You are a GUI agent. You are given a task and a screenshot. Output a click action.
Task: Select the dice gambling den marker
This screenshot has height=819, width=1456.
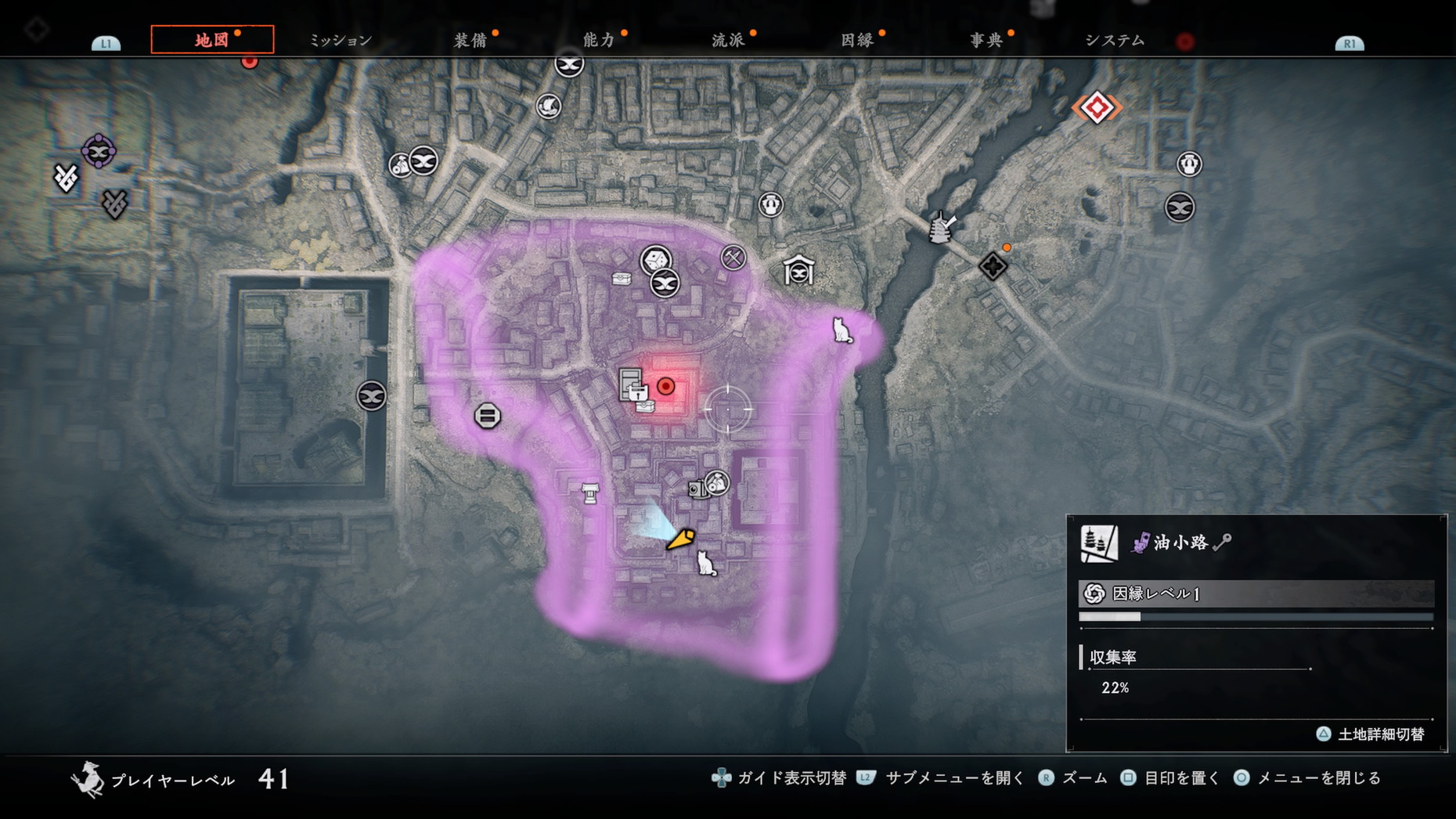[x=655, y=260]
